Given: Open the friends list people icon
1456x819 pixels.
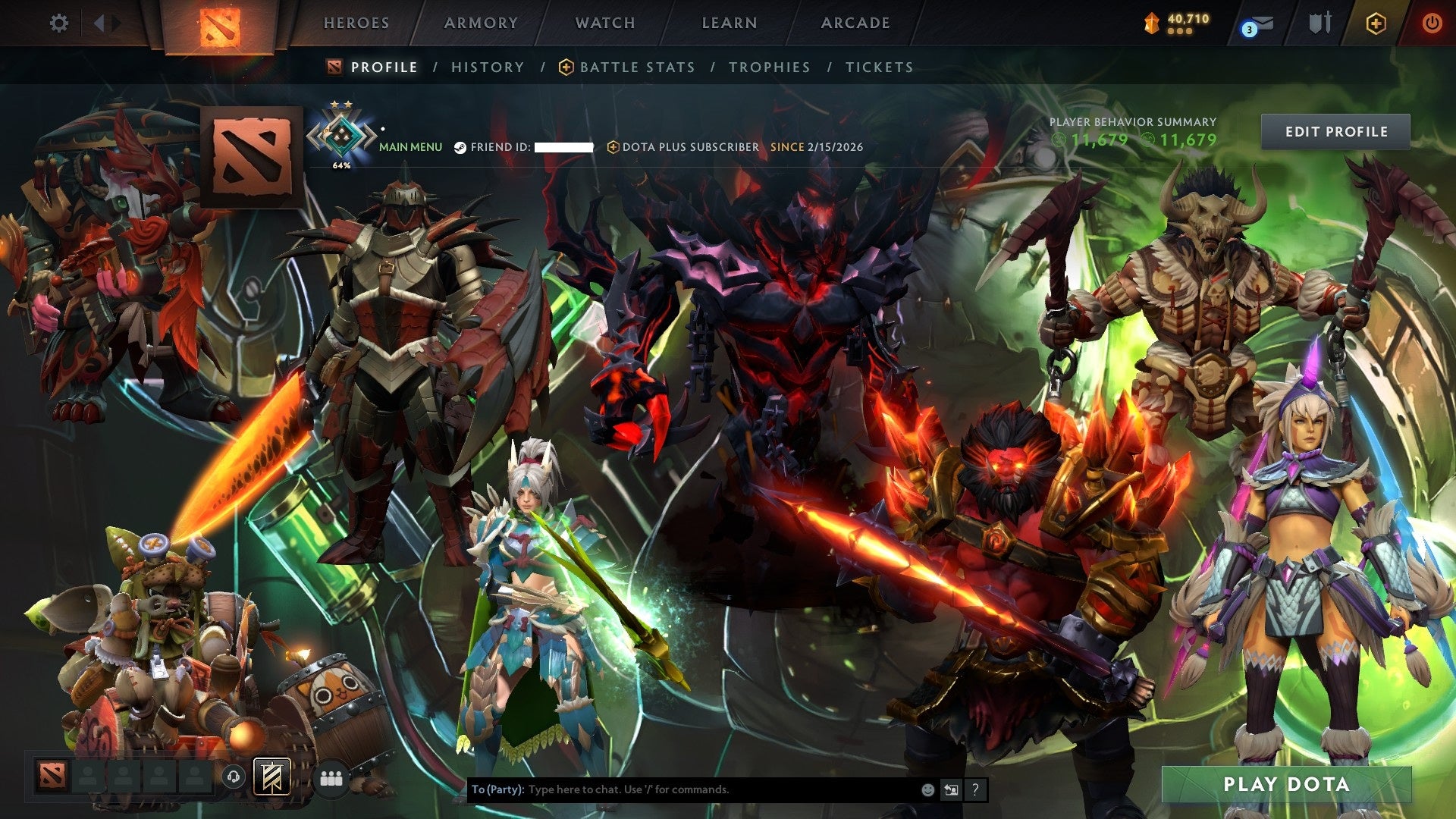Looking at the screenshot, I should pyautogui.click(x=331, y=779).
